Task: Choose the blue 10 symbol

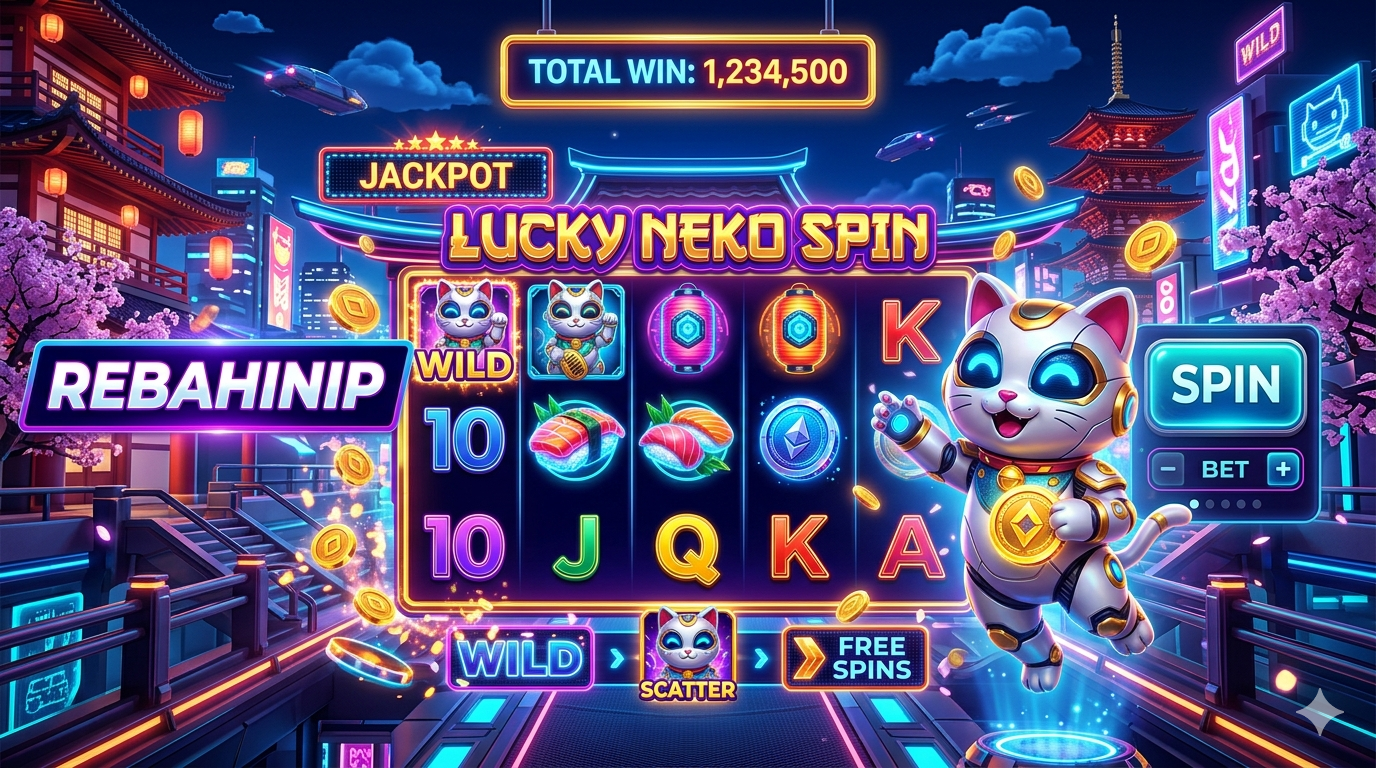Action: click(x=463, y=440)
